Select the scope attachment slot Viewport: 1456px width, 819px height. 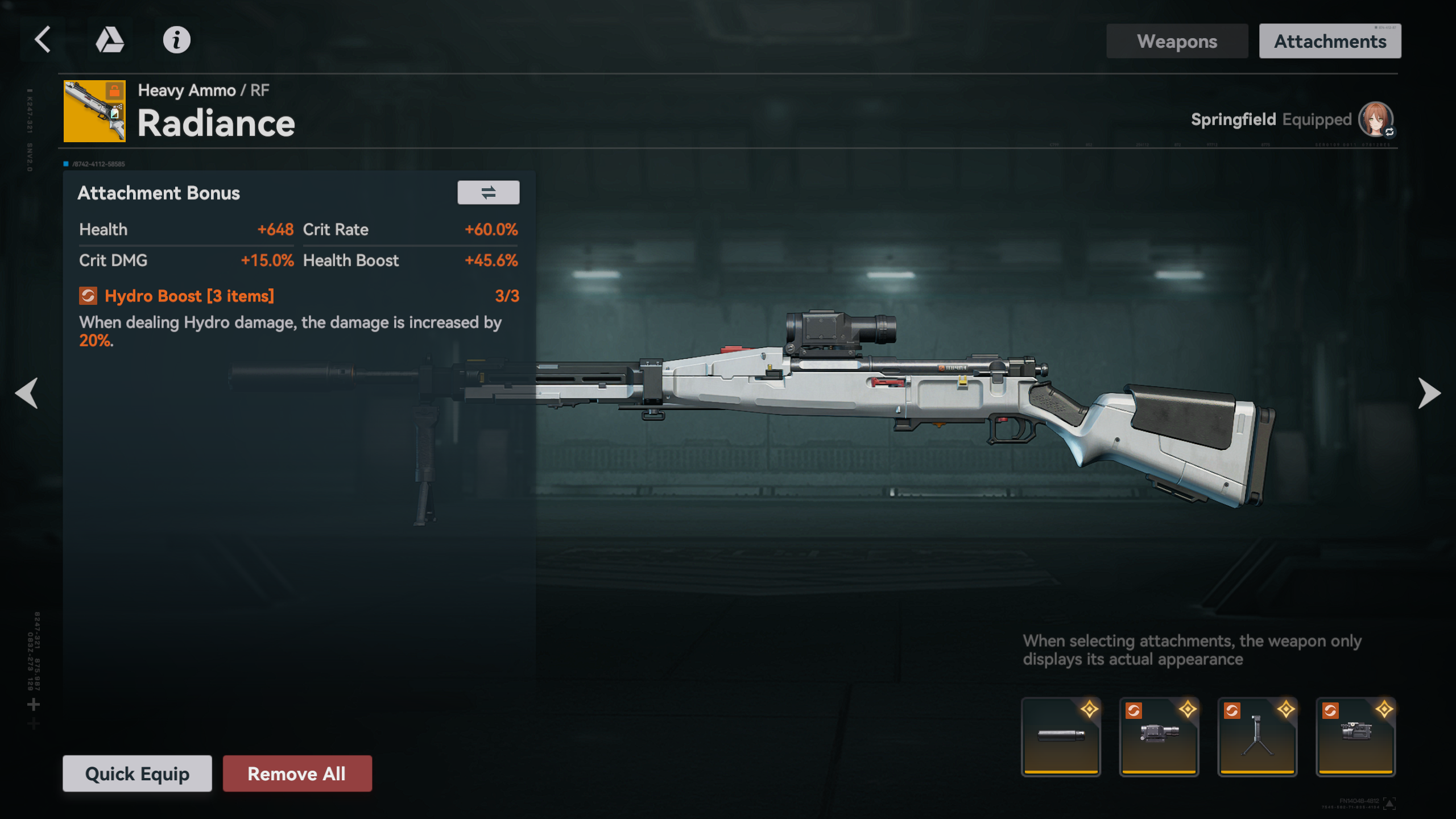(1159, 737)
